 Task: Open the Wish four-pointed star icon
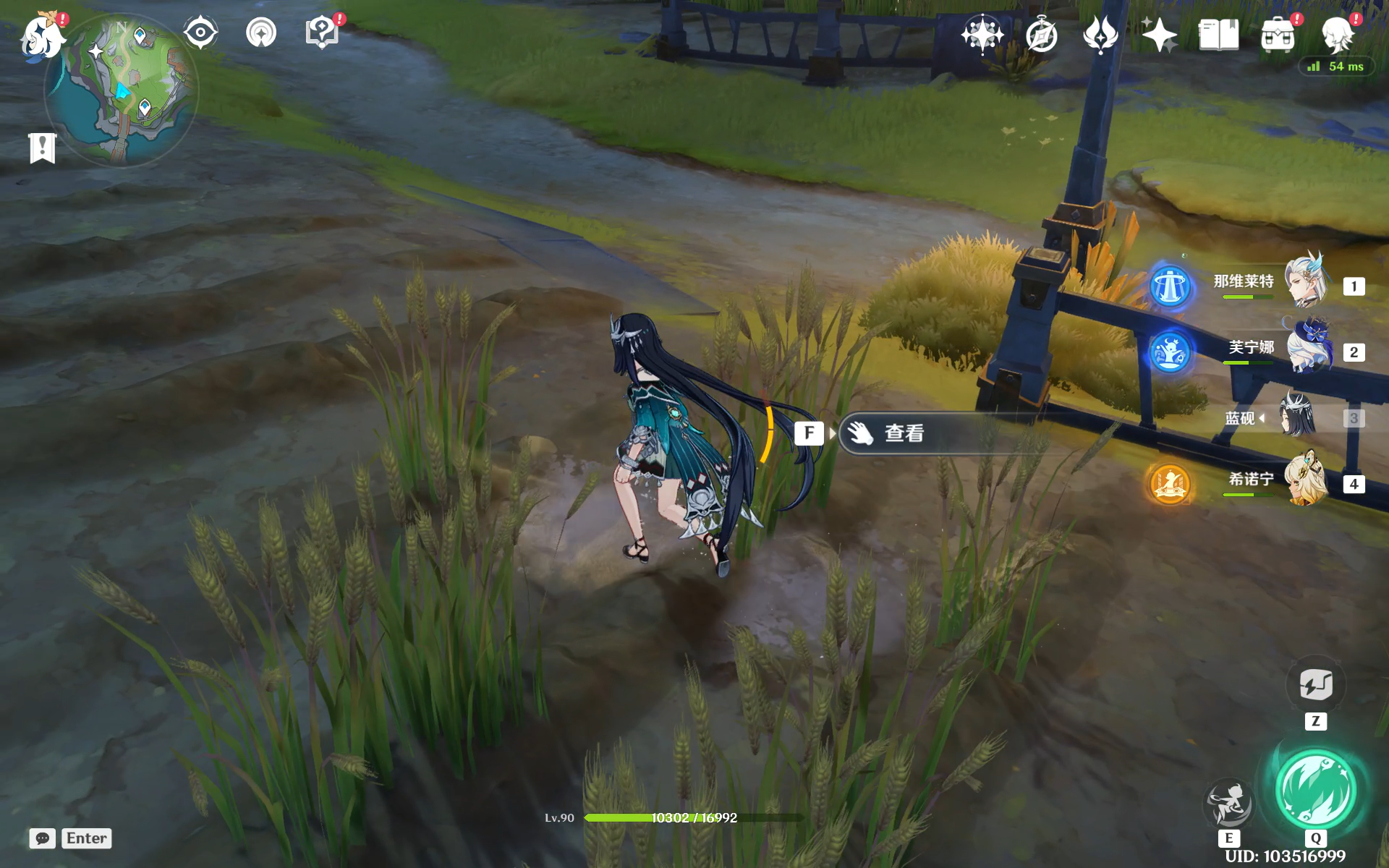tap(982, 34)
